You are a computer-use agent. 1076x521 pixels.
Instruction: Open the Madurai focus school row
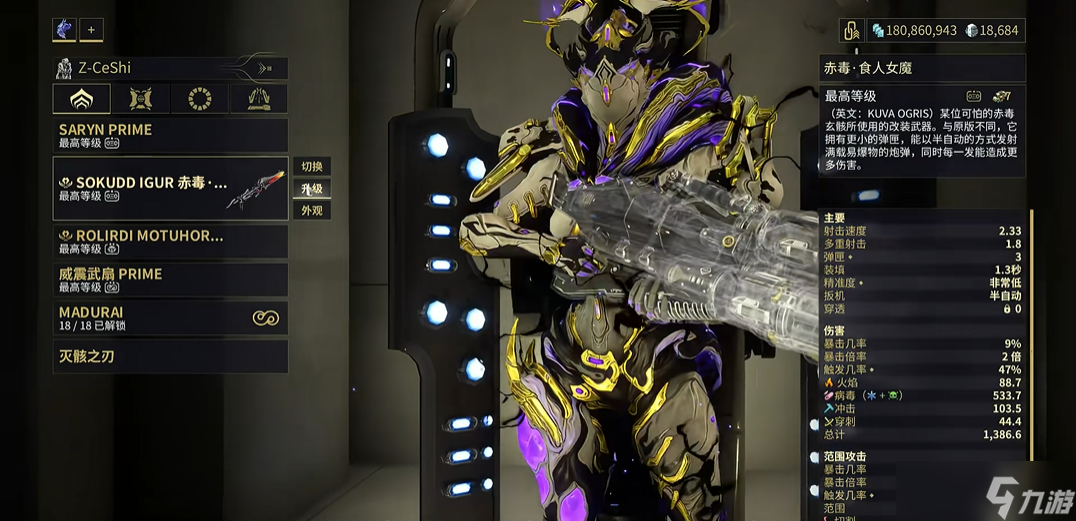tap(170, 318)
